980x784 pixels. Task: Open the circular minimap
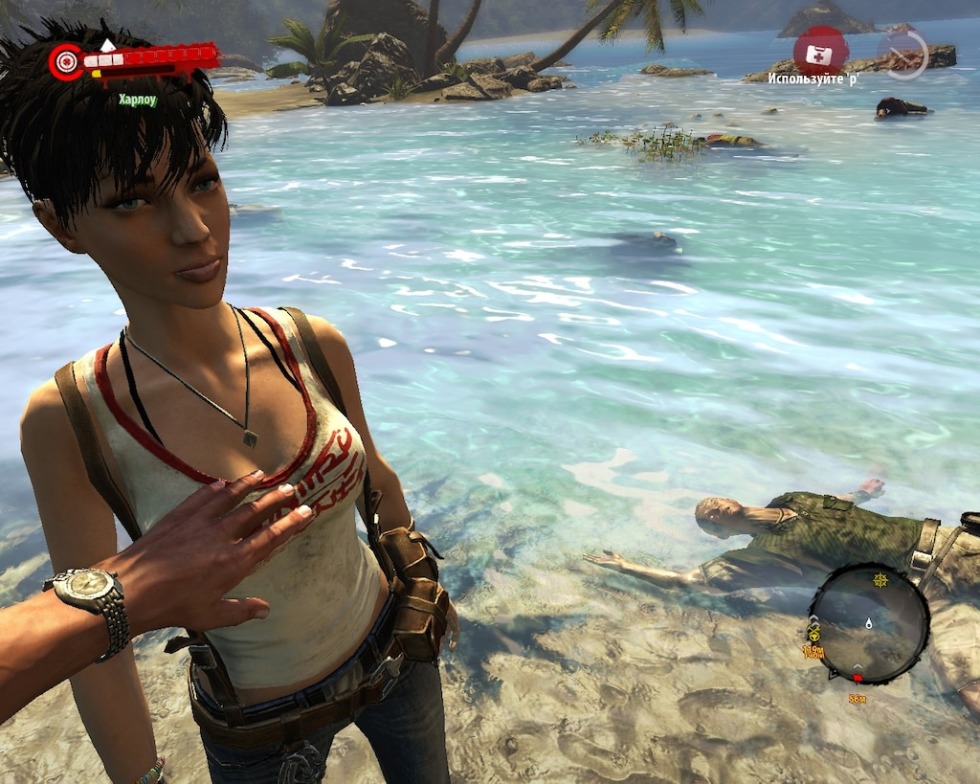(x=868, y=623)
